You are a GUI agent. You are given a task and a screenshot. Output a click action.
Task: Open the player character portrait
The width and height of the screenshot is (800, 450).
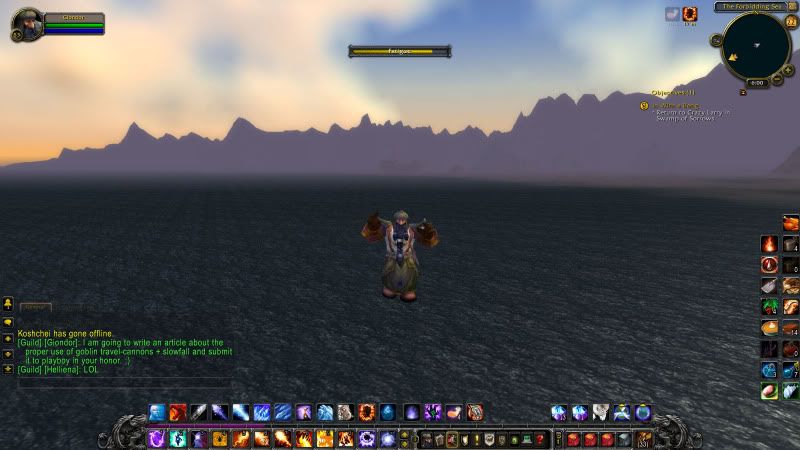(x=27, y=24)
